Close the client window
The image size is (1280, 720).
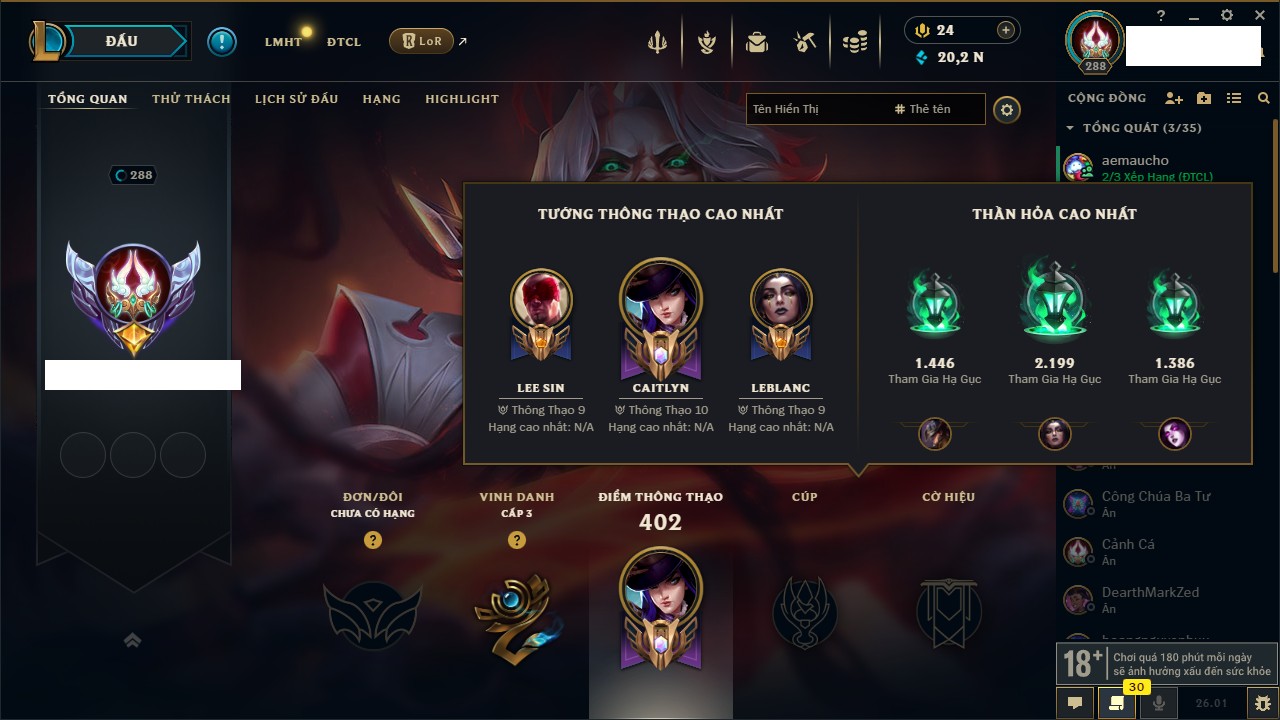1258,16
